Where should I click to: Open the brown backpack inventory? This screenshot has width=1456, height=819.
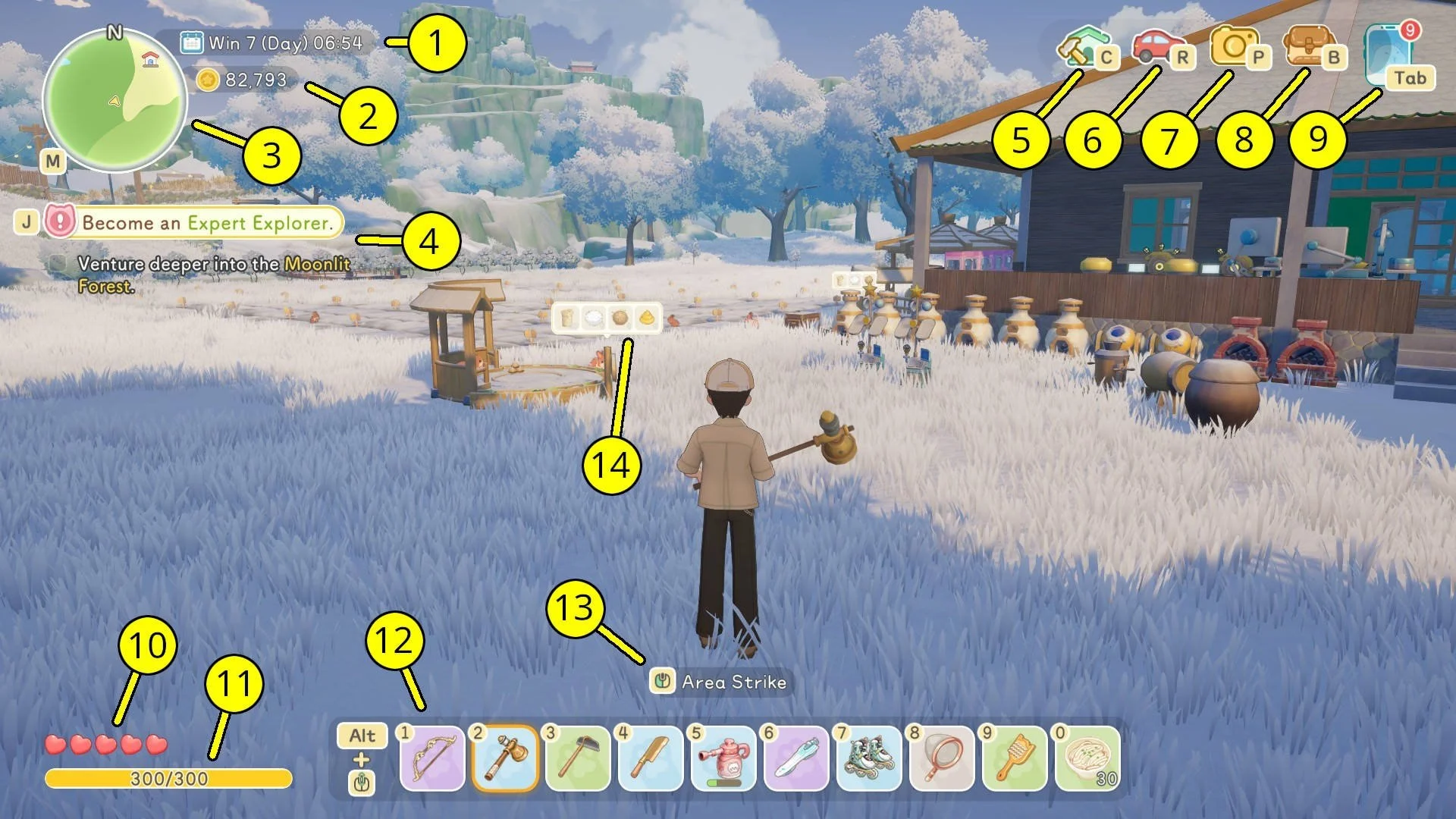click(x=1307, y=45)
